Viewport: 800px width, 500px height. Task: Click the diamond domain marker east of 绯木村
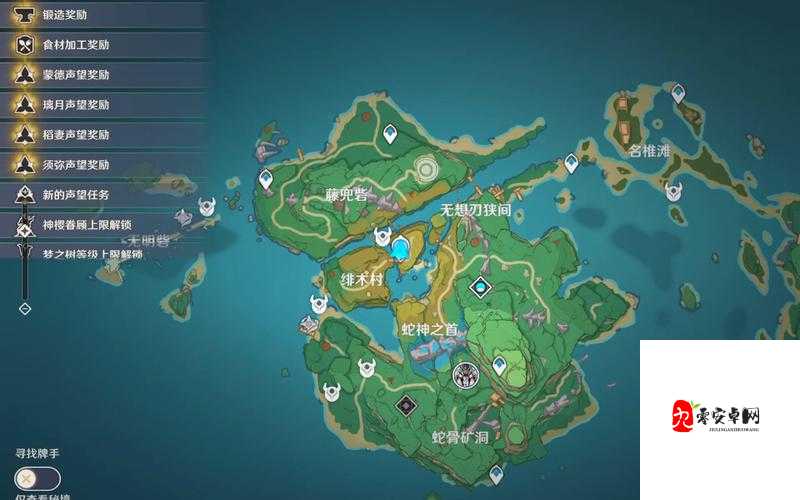481,288
